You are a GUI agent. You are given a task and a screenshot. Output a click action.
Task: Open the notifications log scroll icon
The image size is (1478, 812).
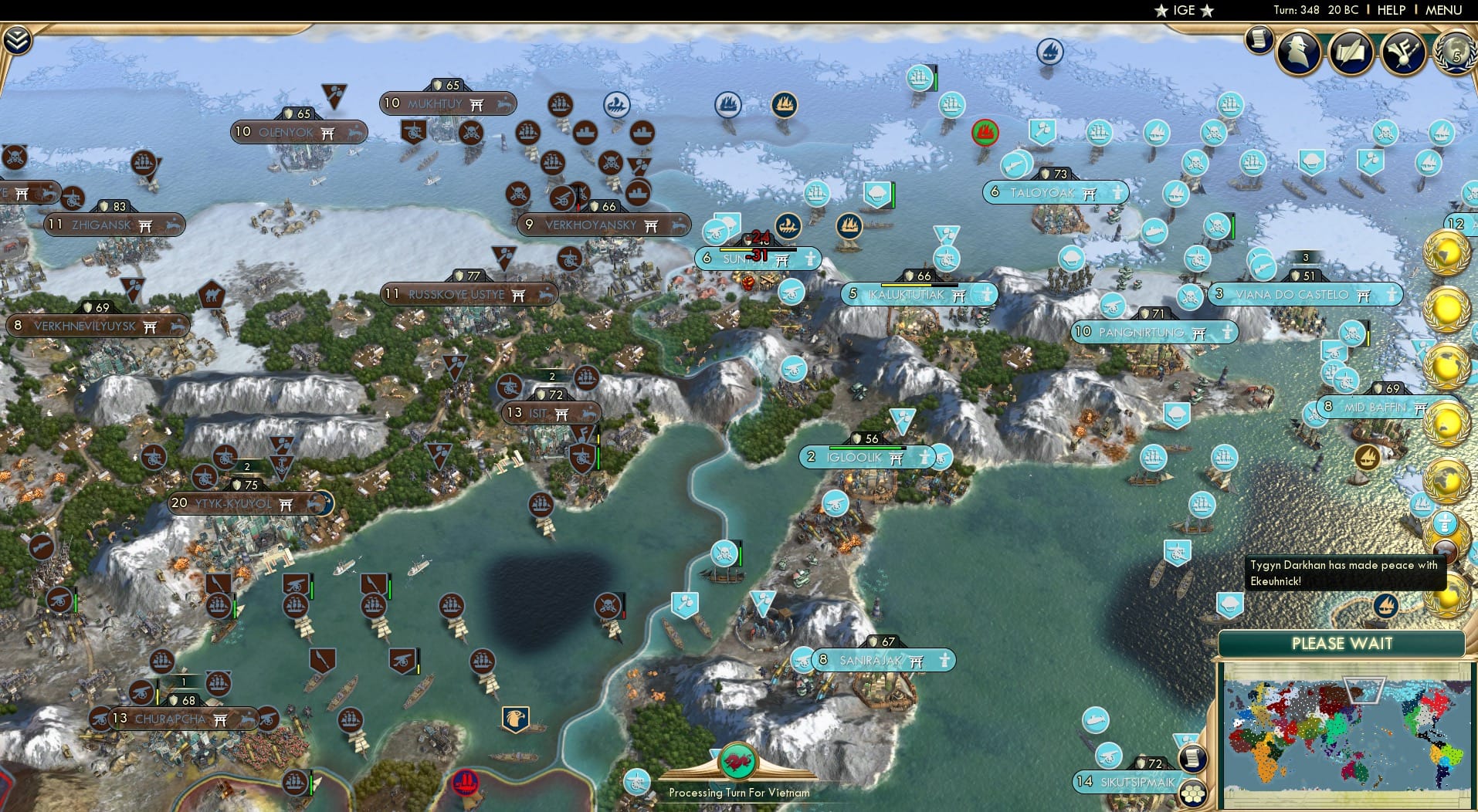(1257, 40)
